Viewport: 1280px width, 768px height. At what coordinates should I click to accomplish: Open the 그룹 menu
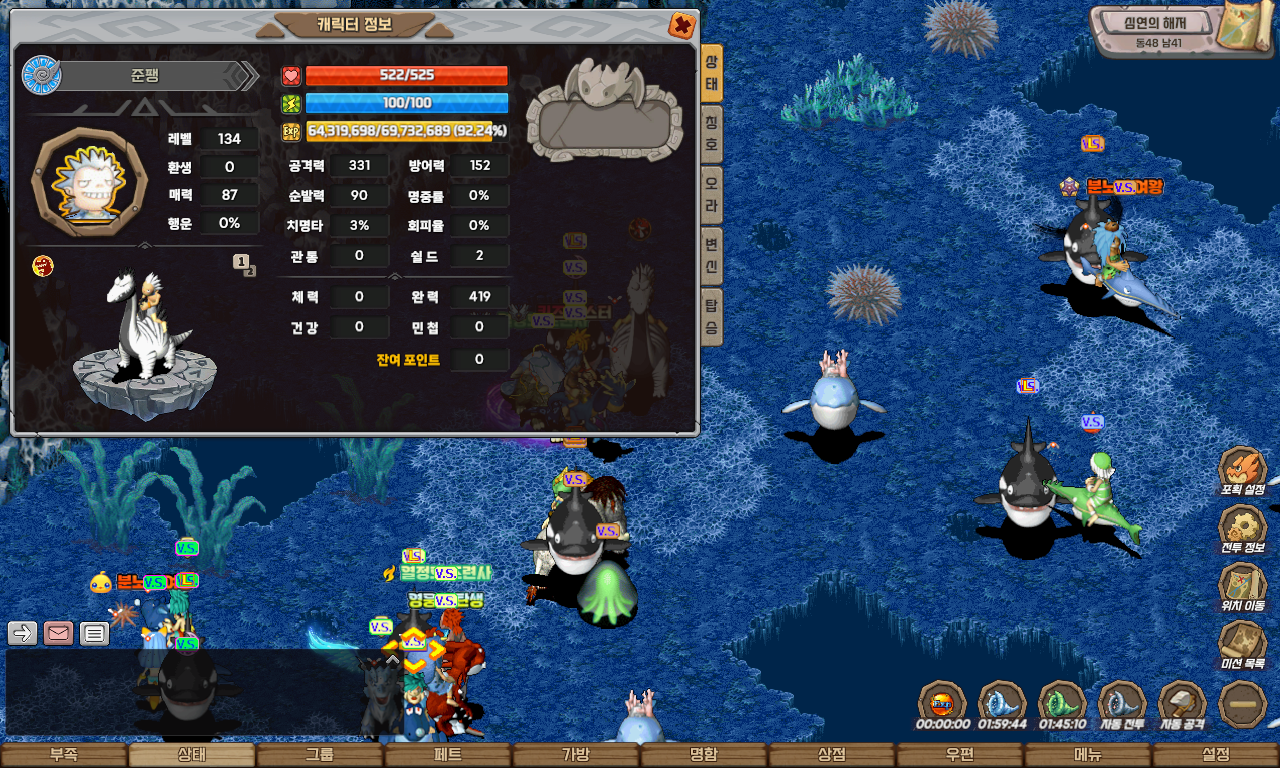coord(320,755)
